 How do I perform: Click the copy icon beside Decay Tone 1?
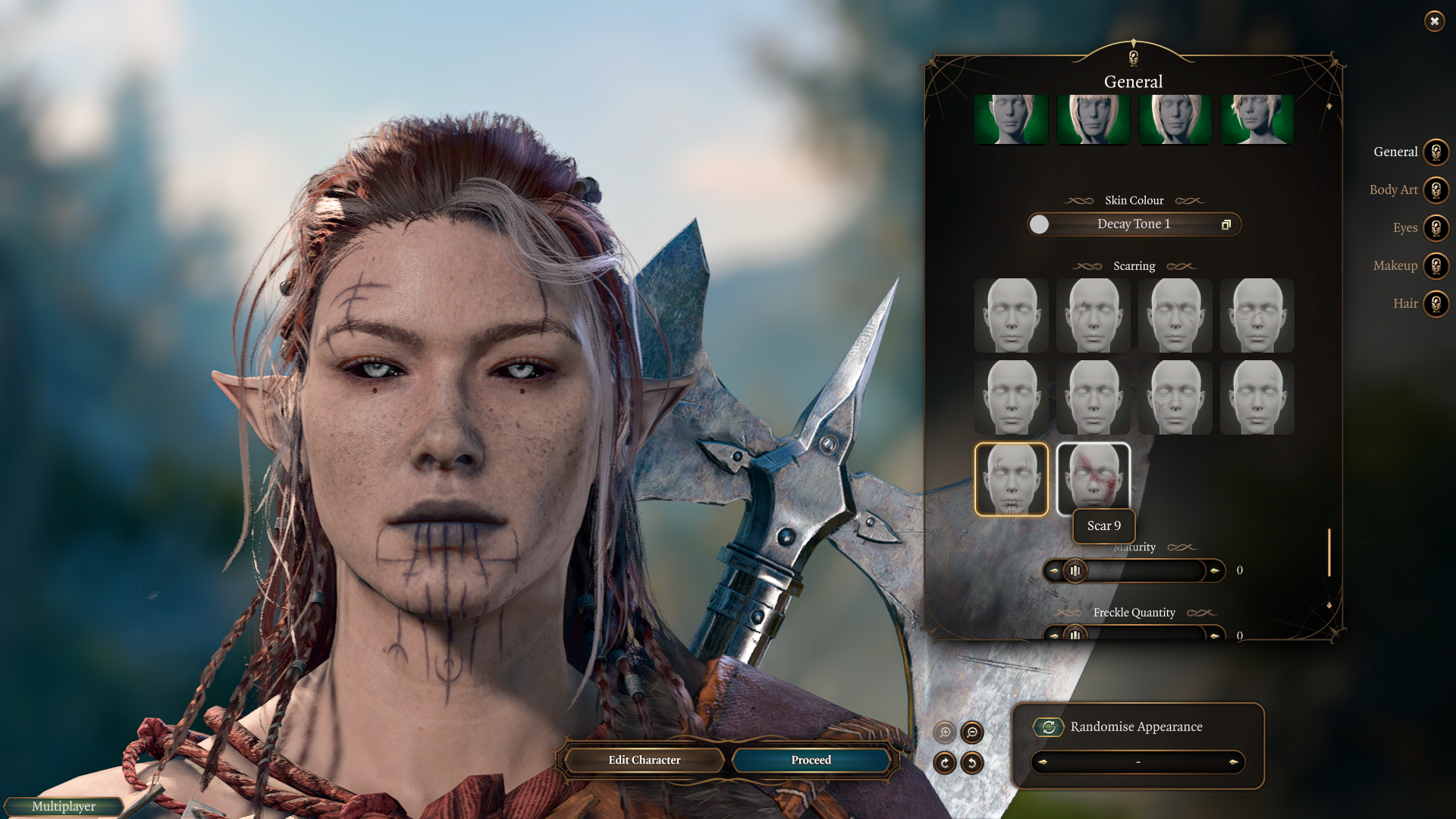click(1226, 224)
